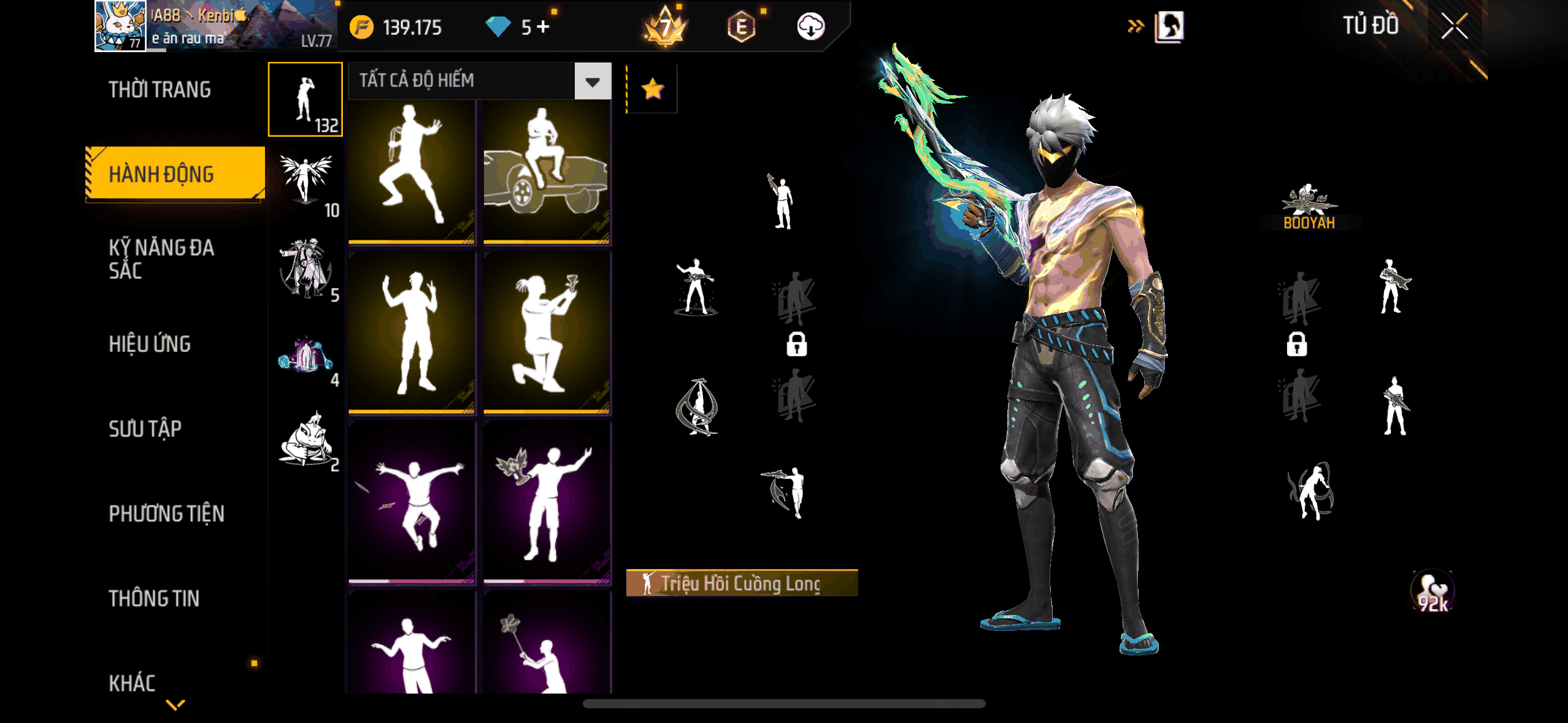Open the Hiệu Ứng category

(150, 344)
